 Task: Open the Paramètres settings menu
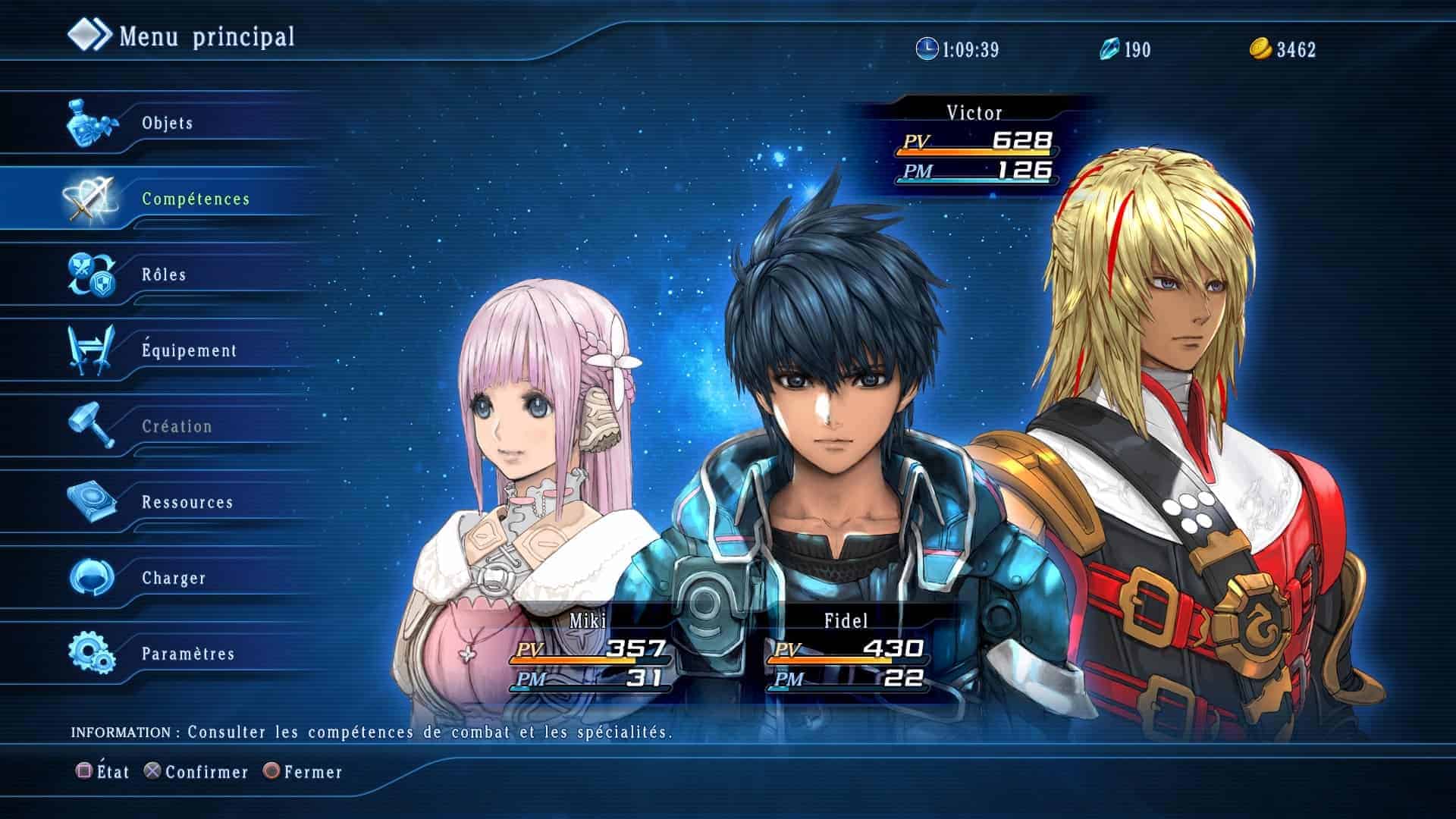click(x=188, y=654)
